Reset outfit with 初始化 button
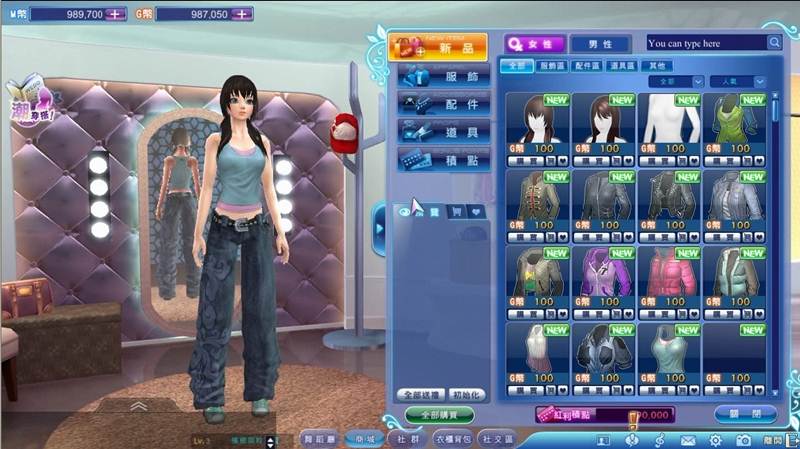The width and height of the screenshot is (800, 449). click(x=466, y=395)
